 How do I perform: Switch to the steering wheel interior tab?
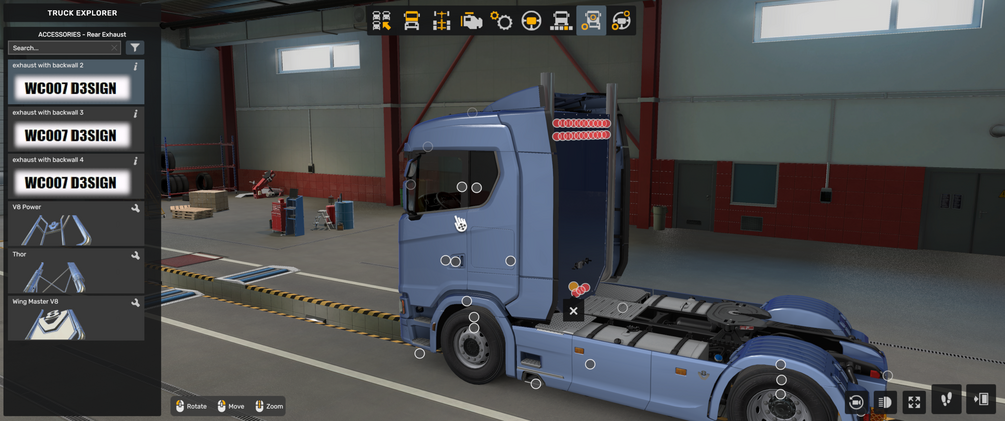click(x=531, y=21)
